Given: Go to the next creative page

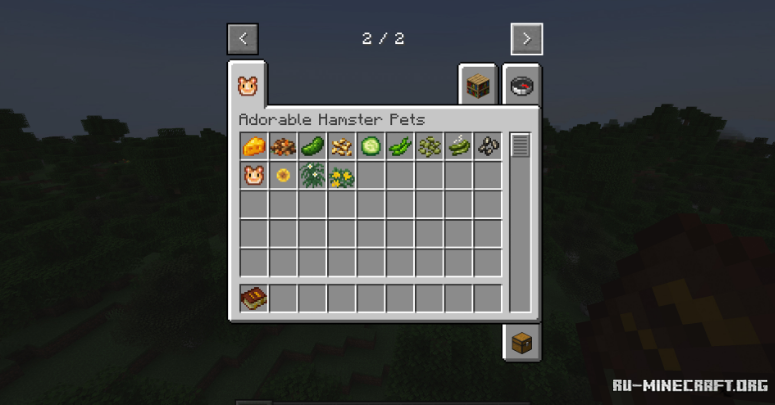Looking at the screenshot, I should tap(526, 39).
